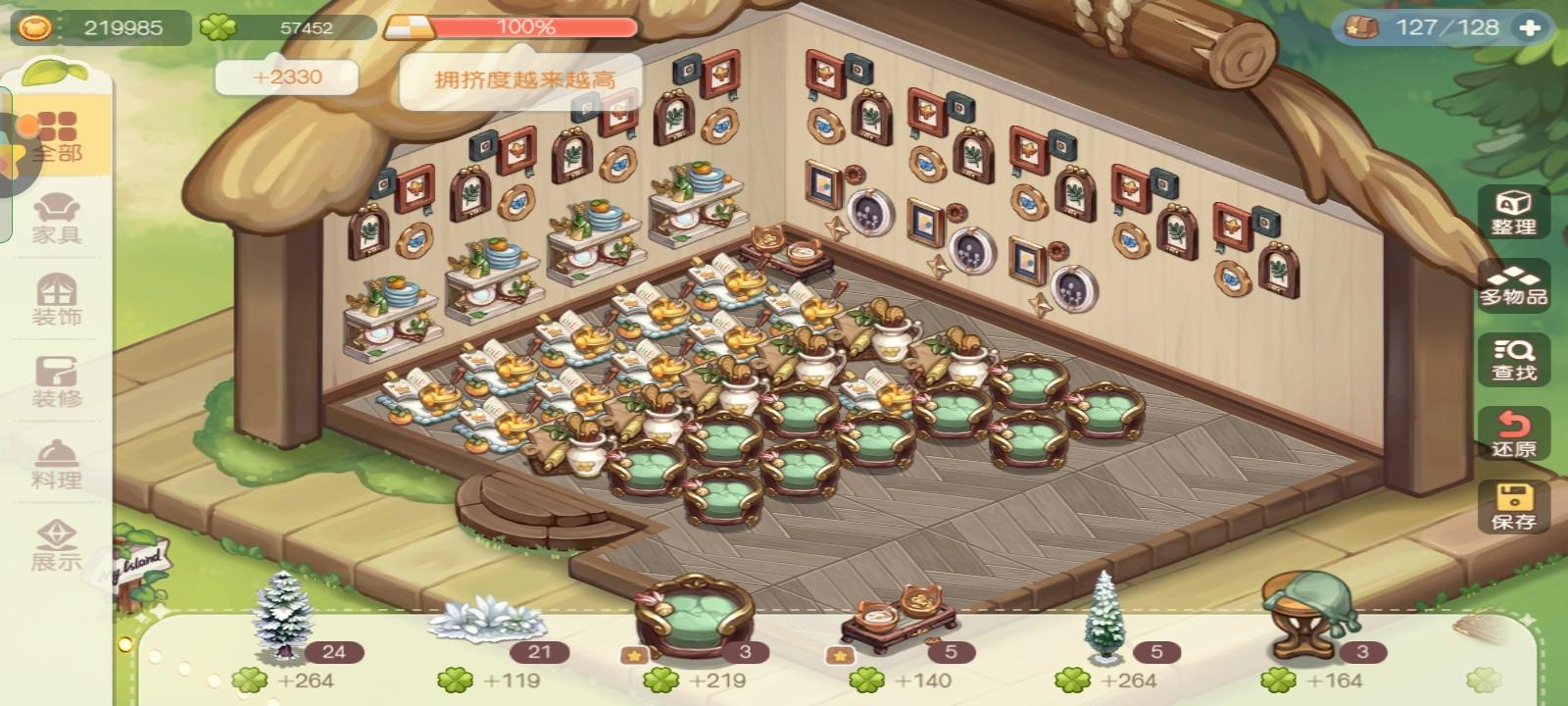Select the green cushion pet bed item

pos(696,618)
